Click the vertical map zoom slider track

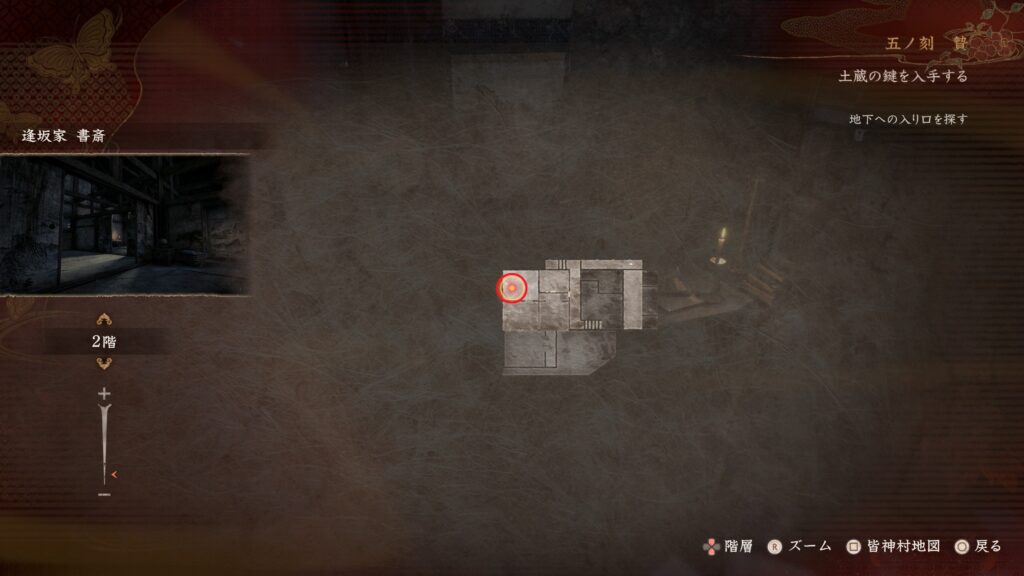pyautogui.click(x=104, y=444)
